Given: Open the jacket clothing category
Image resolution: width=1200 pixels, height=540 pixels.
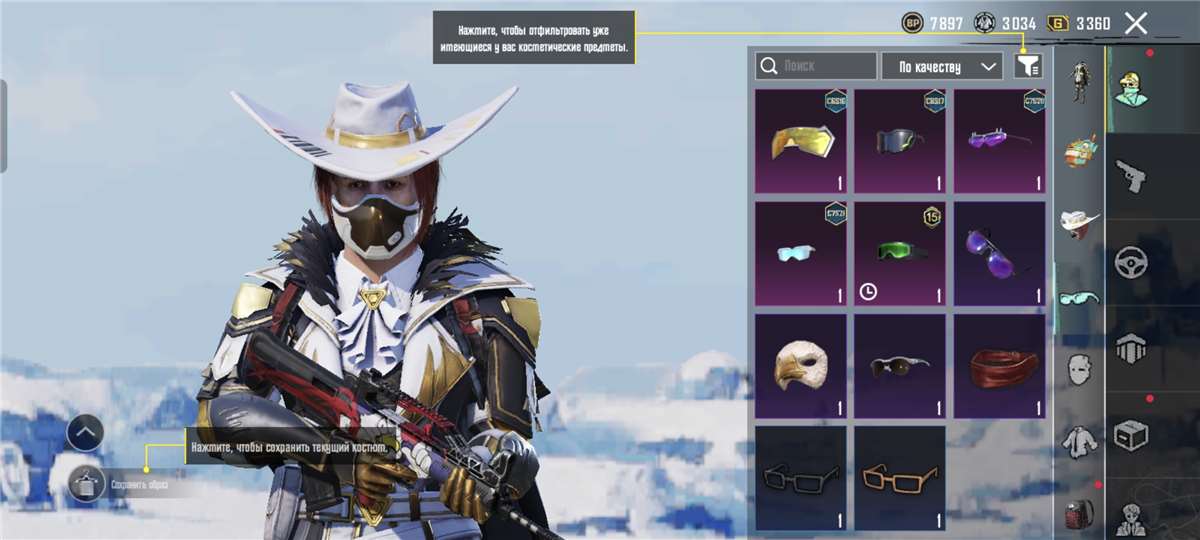Looking at the screenshot, I should point(1079,440).
